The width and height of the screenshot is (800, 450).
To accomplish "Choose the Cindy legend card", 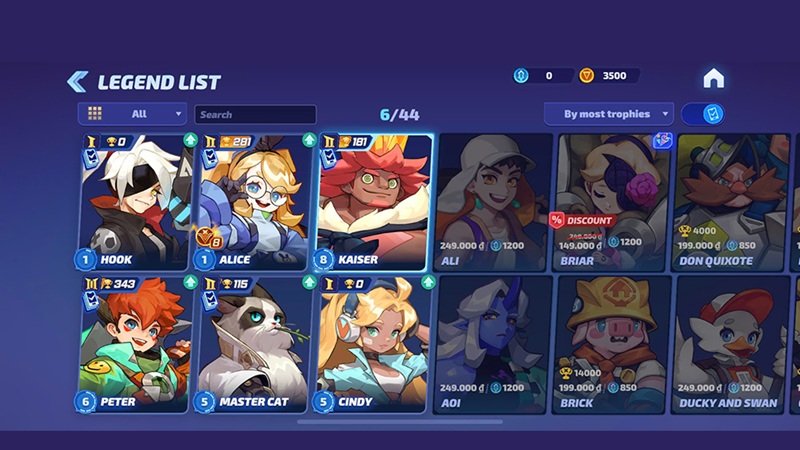I will click(x=374, y=344).
